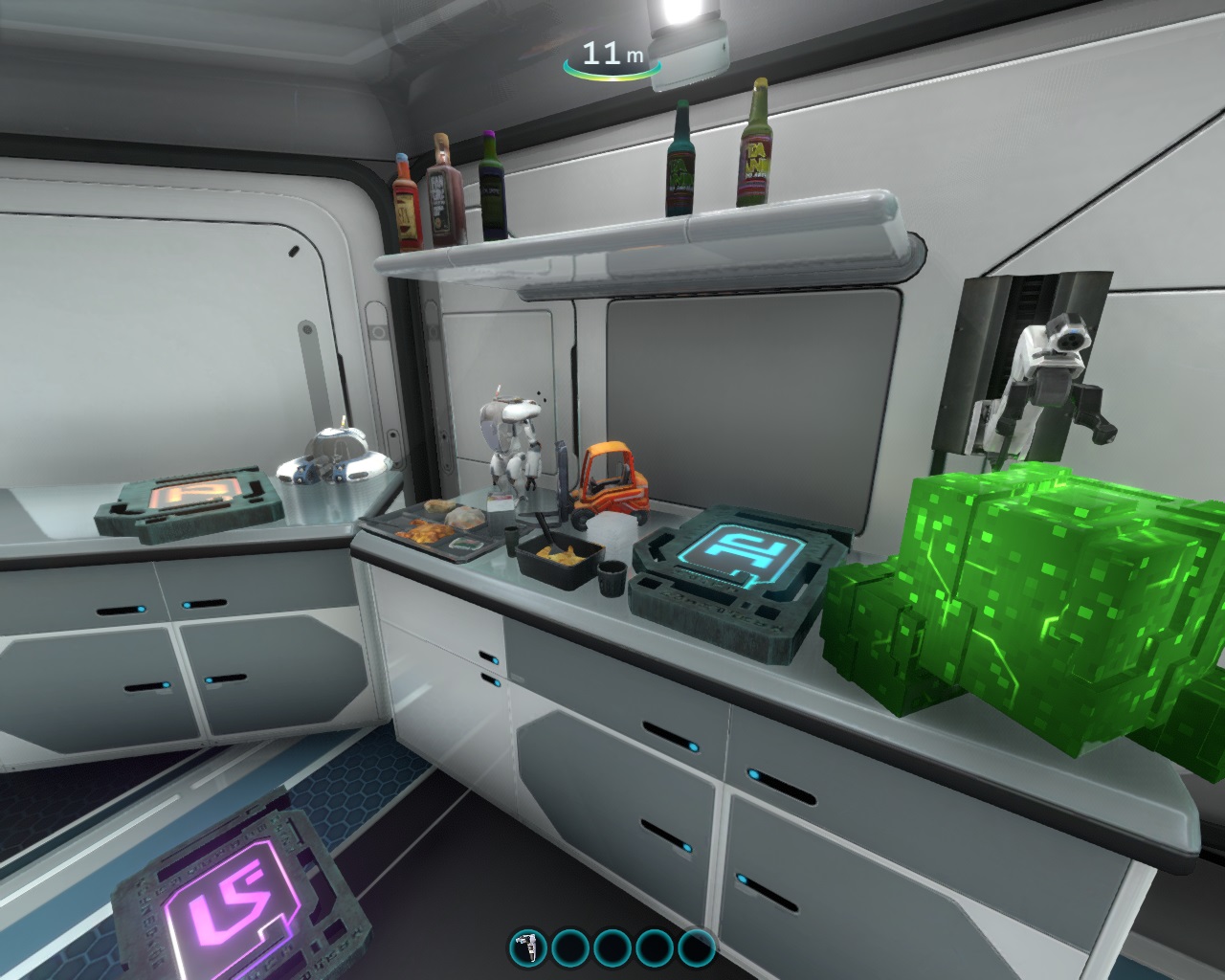Open the glowing blue luggage case
Image resolution: width=1225 pixels, height=980 pixels.
(732, 565)
